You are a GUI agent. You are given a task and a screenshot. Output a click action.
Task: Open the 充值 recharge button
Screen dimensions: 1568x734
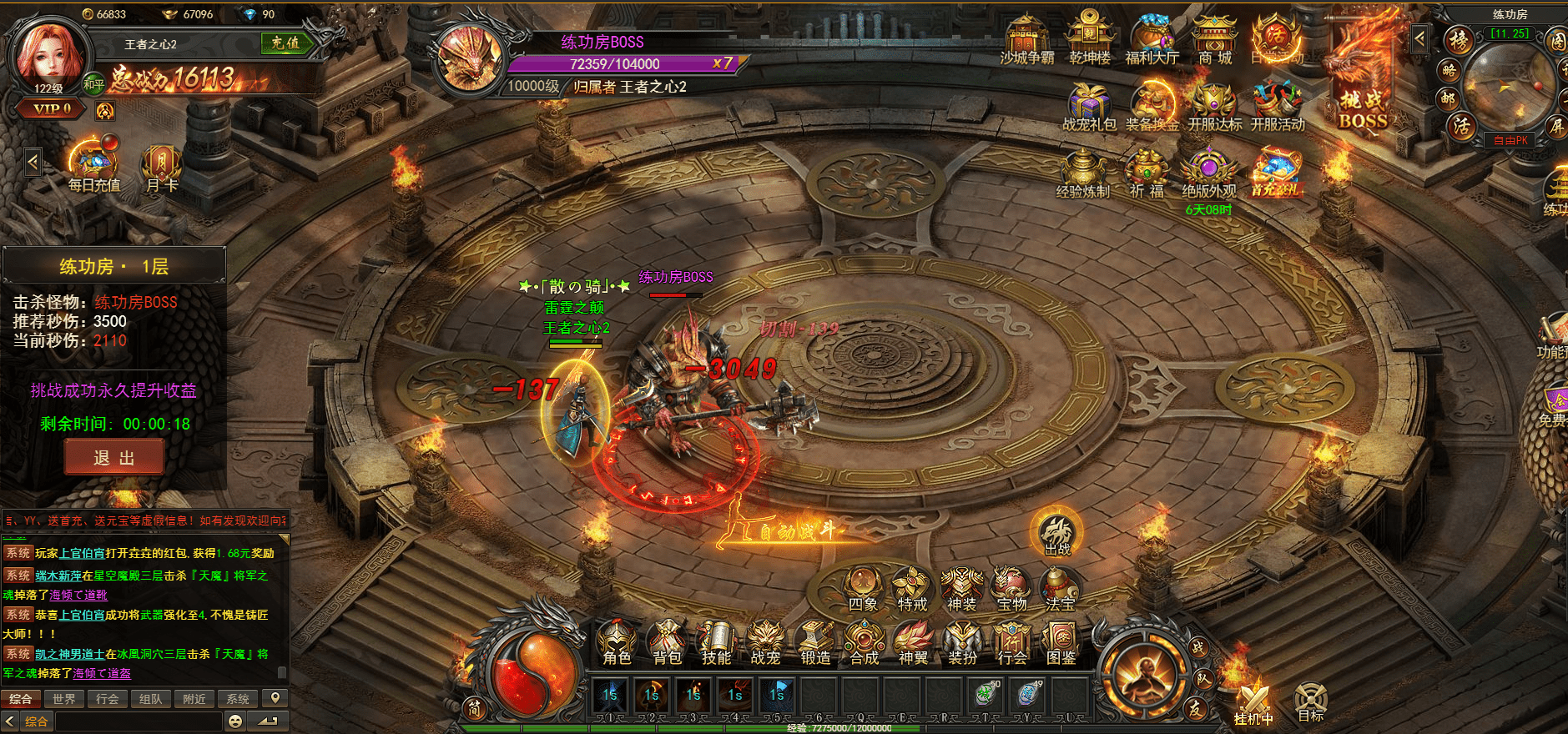pos(285,43)
